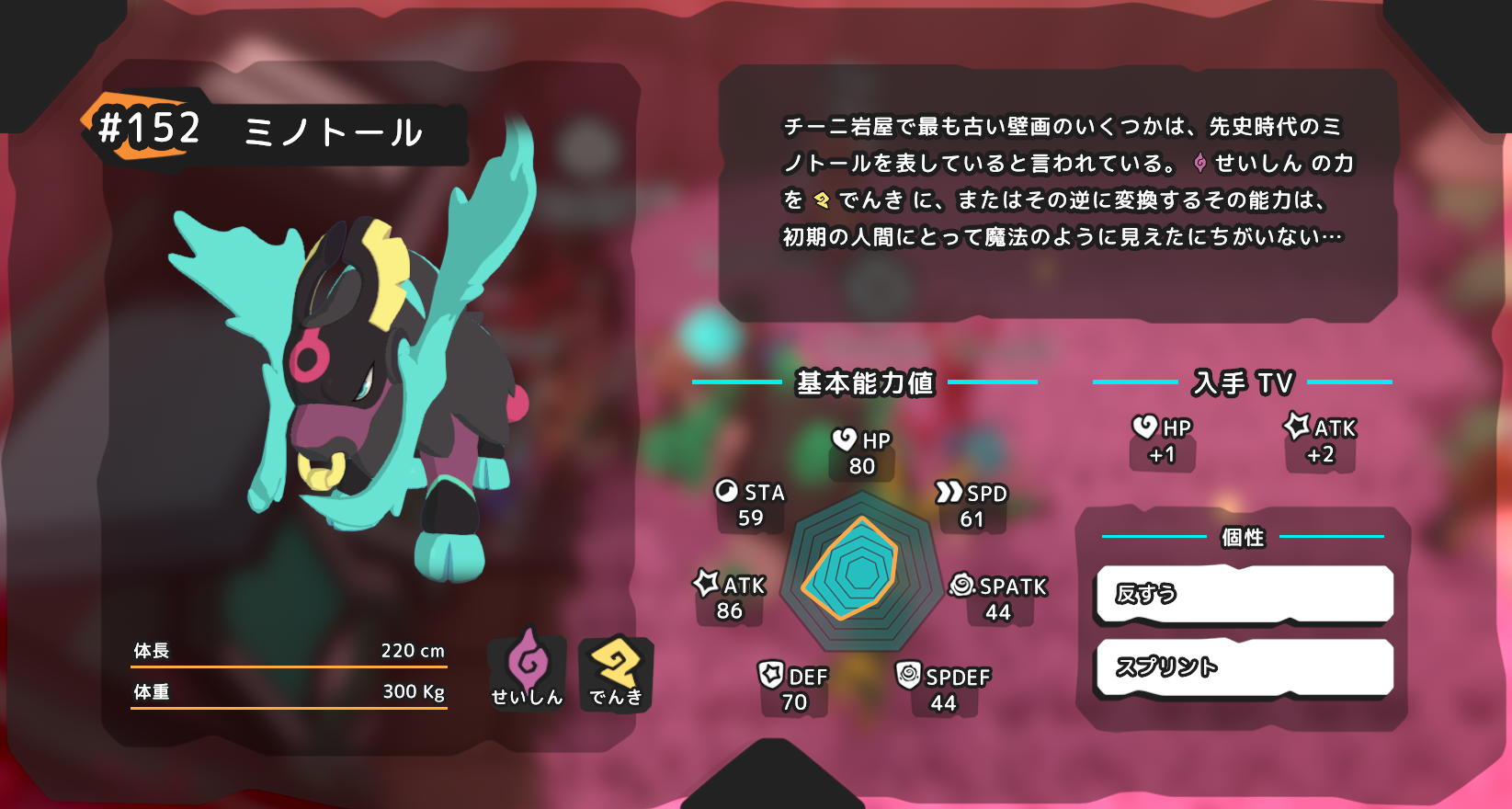Click the 個性 panel title
The image size is (1512, 809).
point(1243,537)
